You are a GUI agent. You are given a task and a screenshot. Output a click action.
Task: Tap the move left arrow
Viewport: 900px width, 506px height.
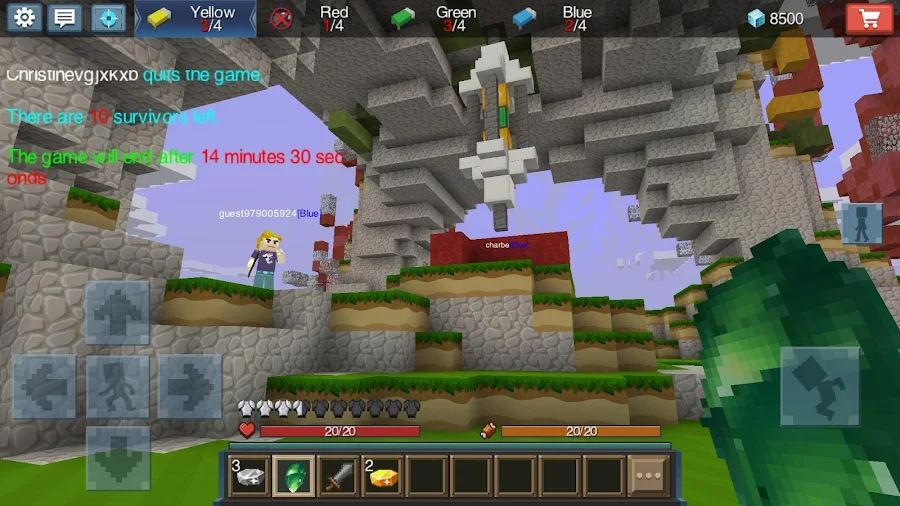45,386
